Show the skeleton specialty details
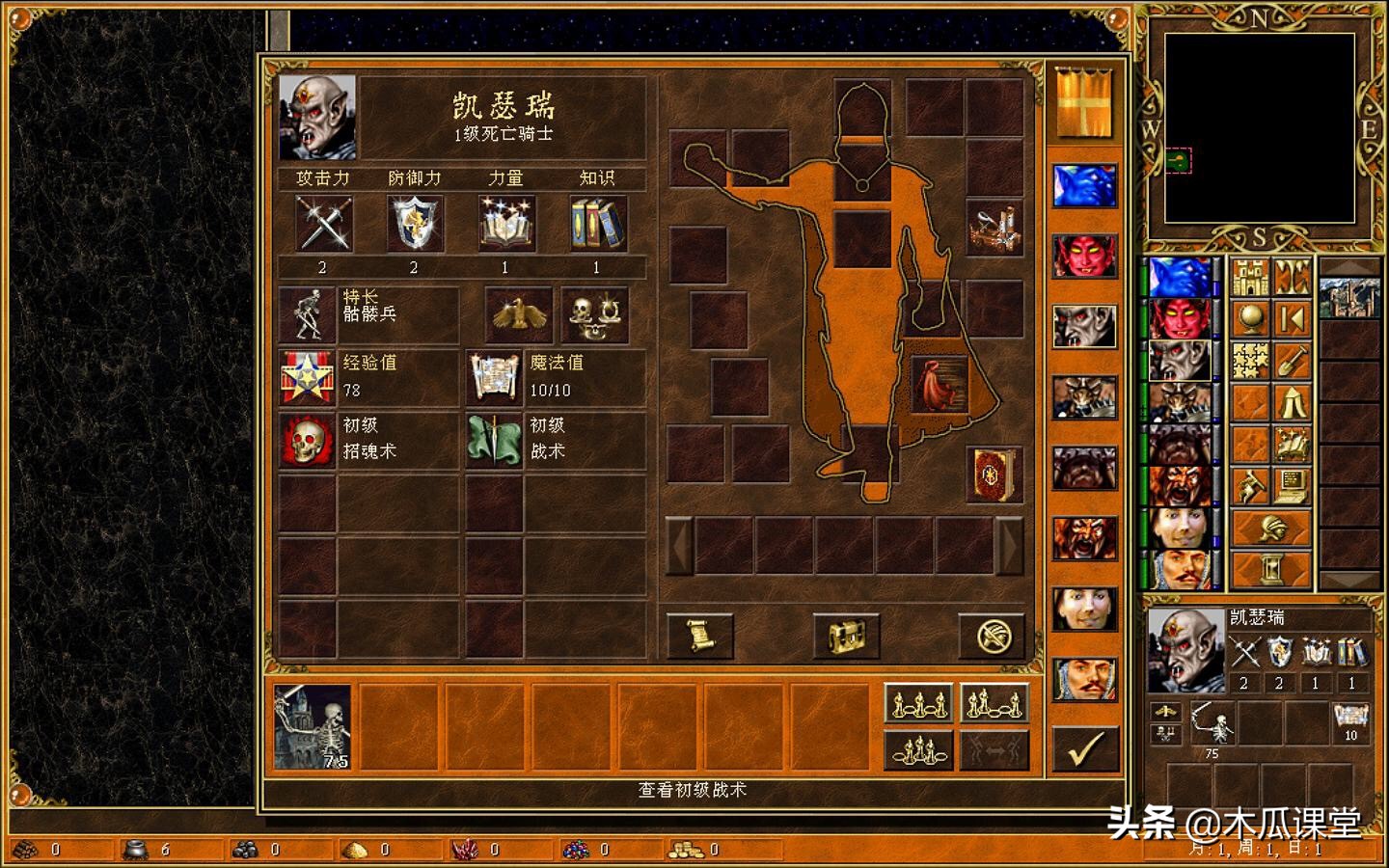1389x868 pixels. (307, 314)
